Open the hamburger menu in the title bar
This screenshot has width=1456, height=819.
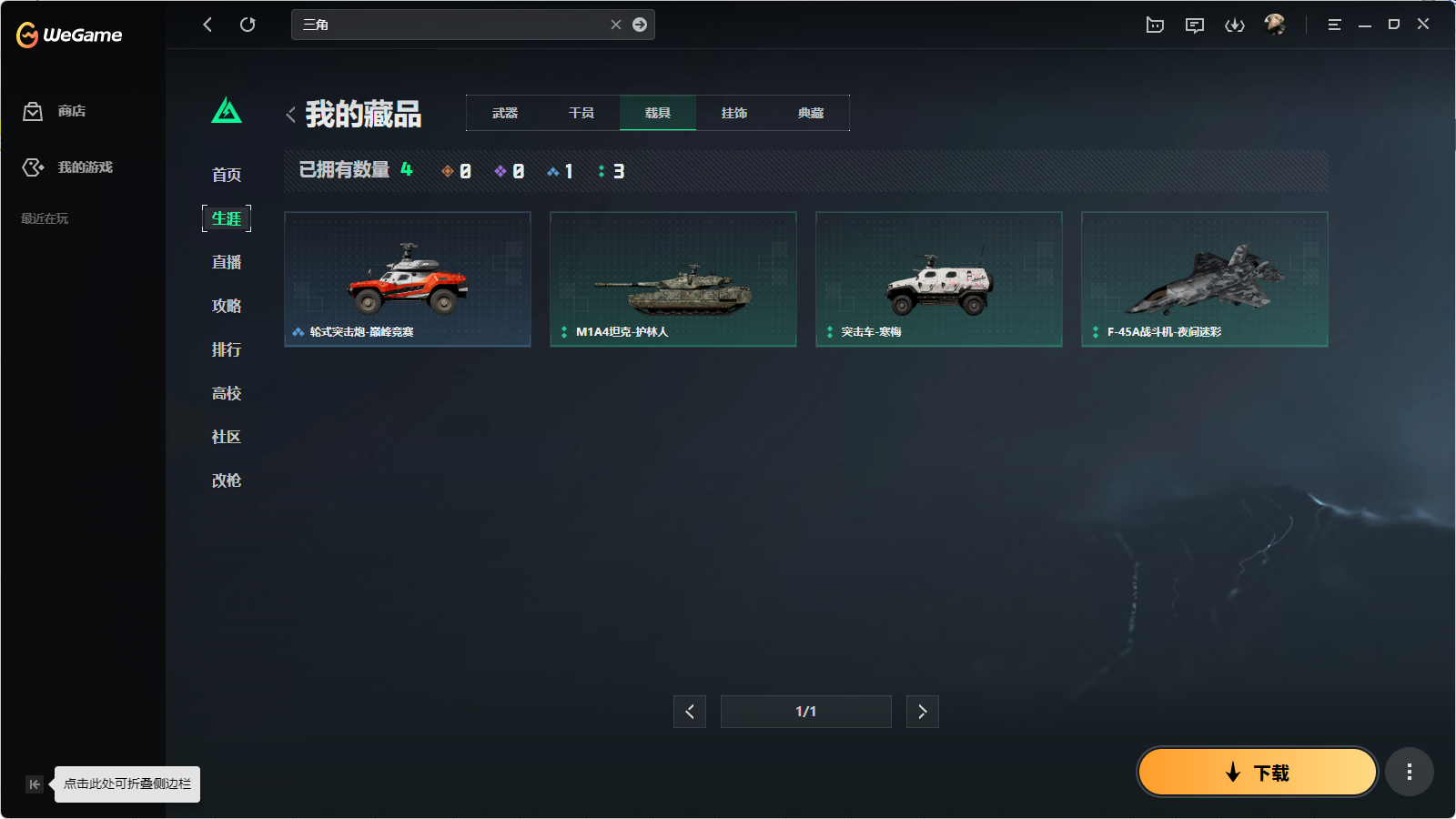1334,25
